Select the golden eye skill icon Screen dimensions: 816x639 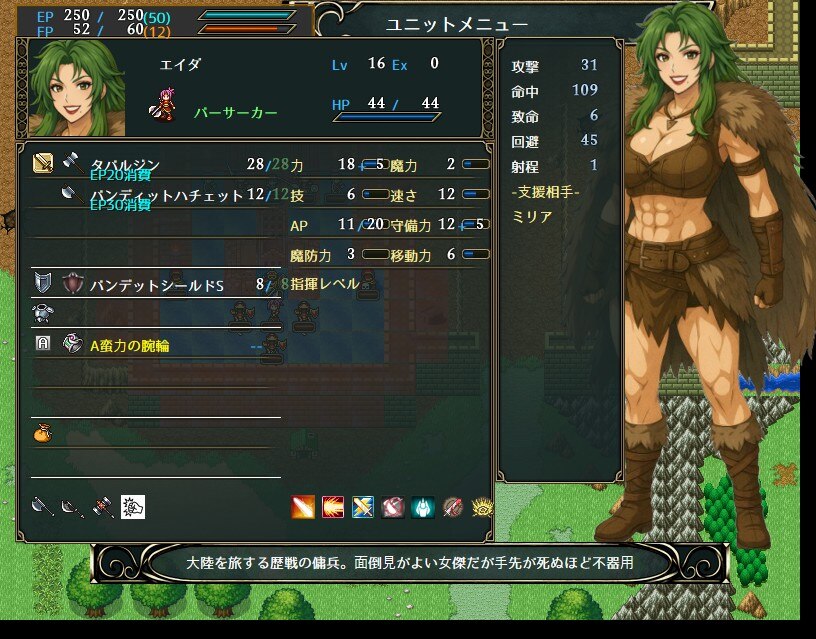[482, 507]
